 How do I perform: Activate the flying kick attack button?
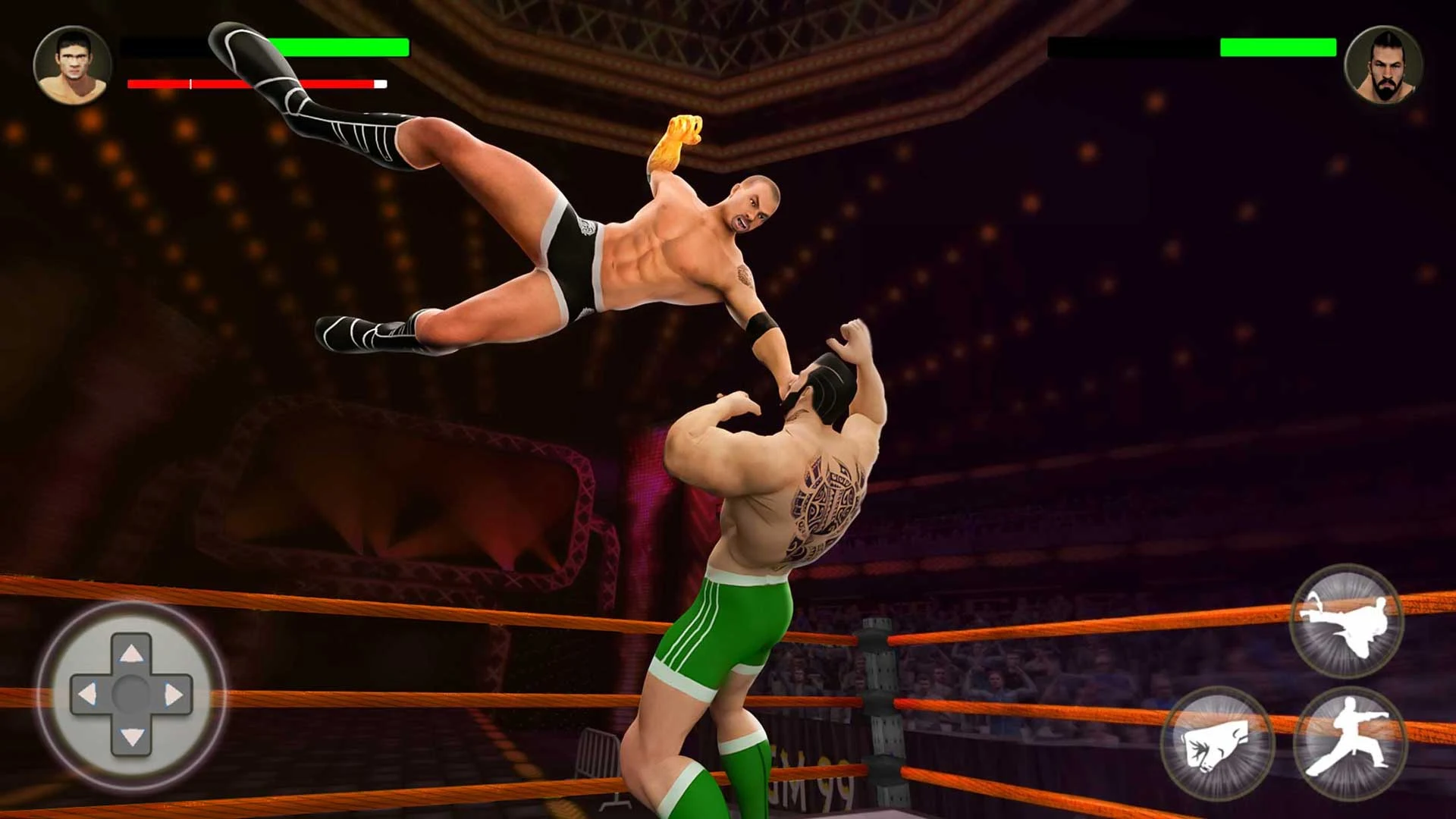(1346, 621)
